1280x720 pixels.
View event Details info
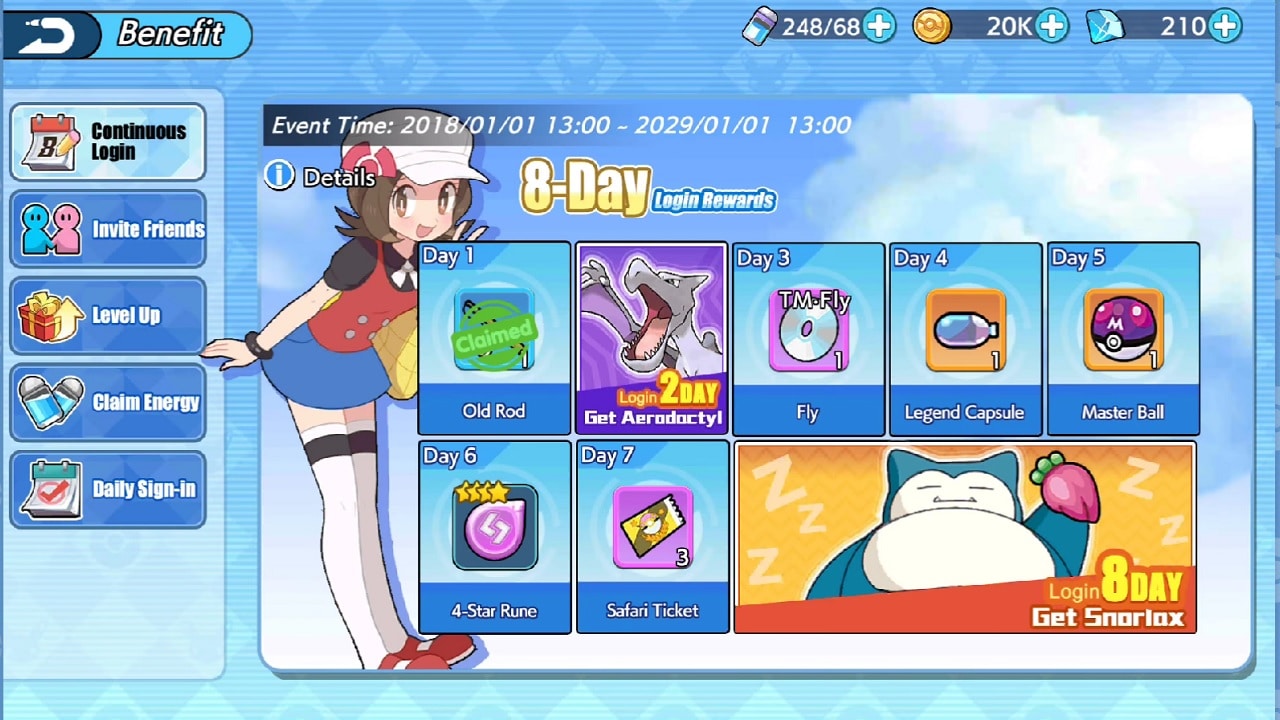click(320, 177)
